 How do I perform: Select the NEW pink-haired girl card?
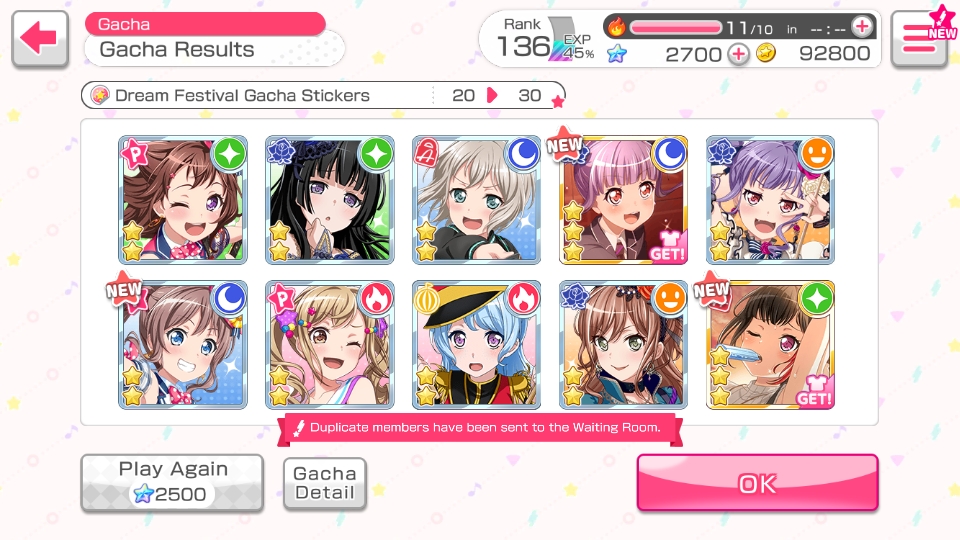click(x=624, y=200)
